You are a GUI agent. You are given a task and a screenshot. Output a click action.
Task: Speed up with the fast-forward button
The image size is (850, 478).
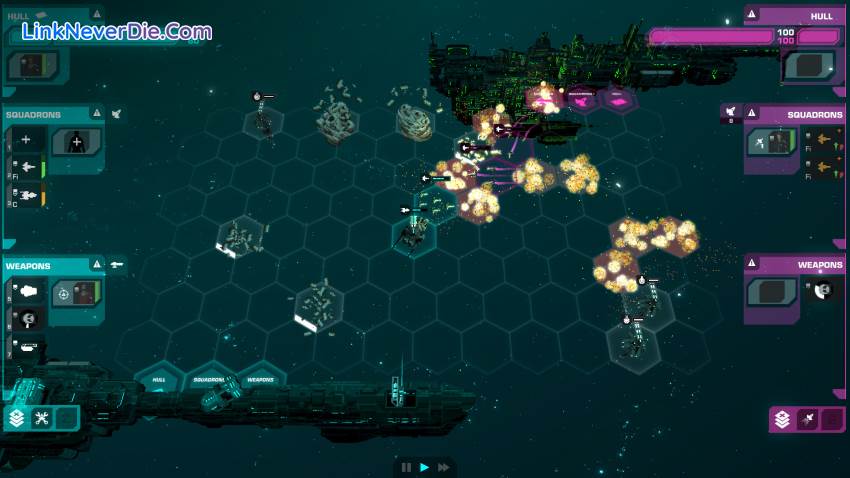(443, 467)
